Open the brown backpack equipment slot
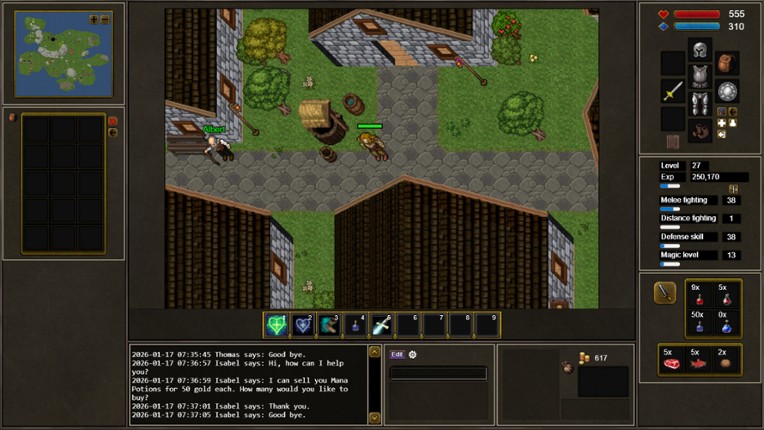764x430 pixels. [725, 63]
